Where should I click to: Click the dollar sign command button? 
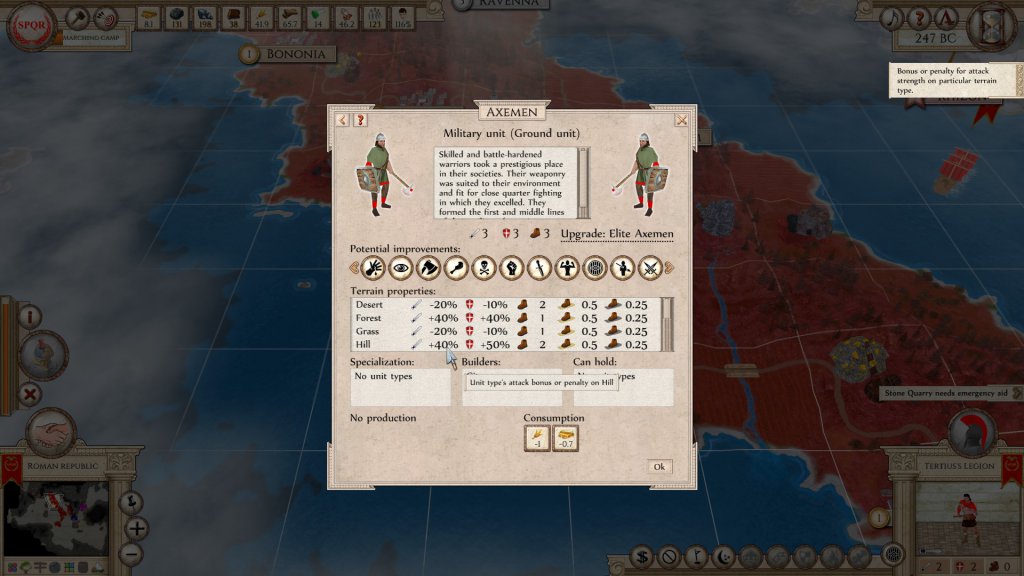coord(644,556)
